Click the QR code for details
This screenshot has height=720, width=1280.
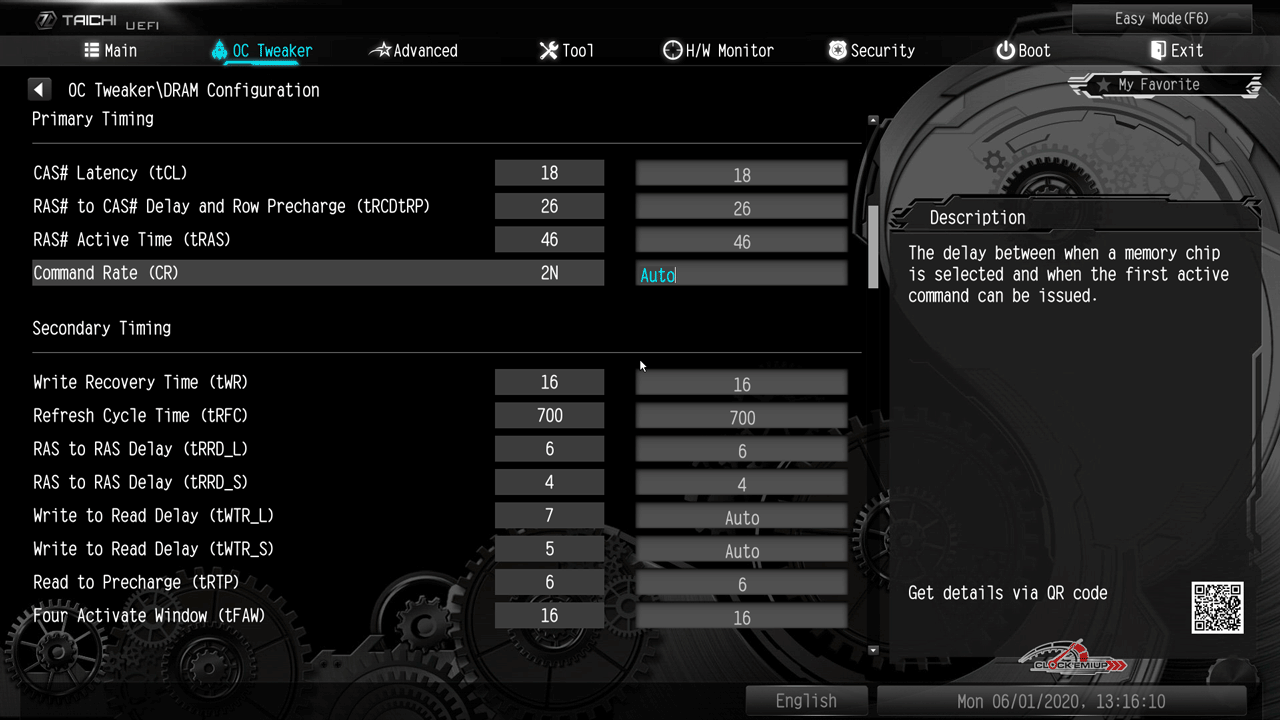click(1217, 607)
